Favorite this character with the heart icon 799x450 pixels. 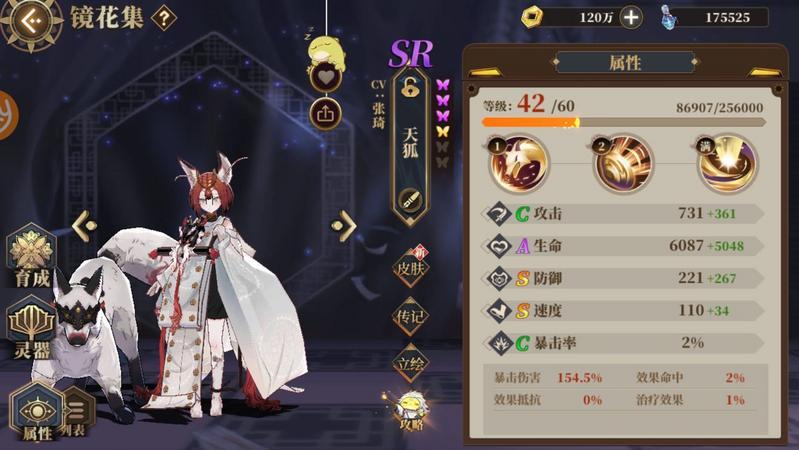(325, 76)
